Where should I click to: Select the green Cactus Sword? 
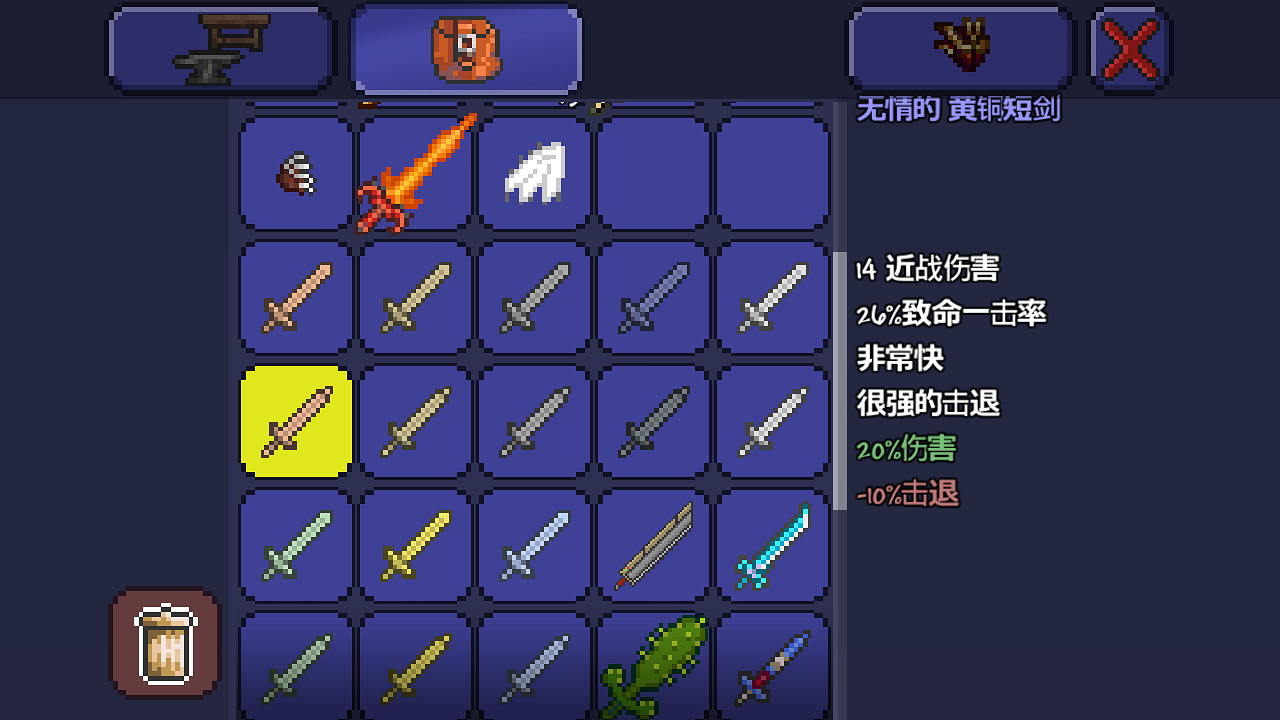coord(653,663)
